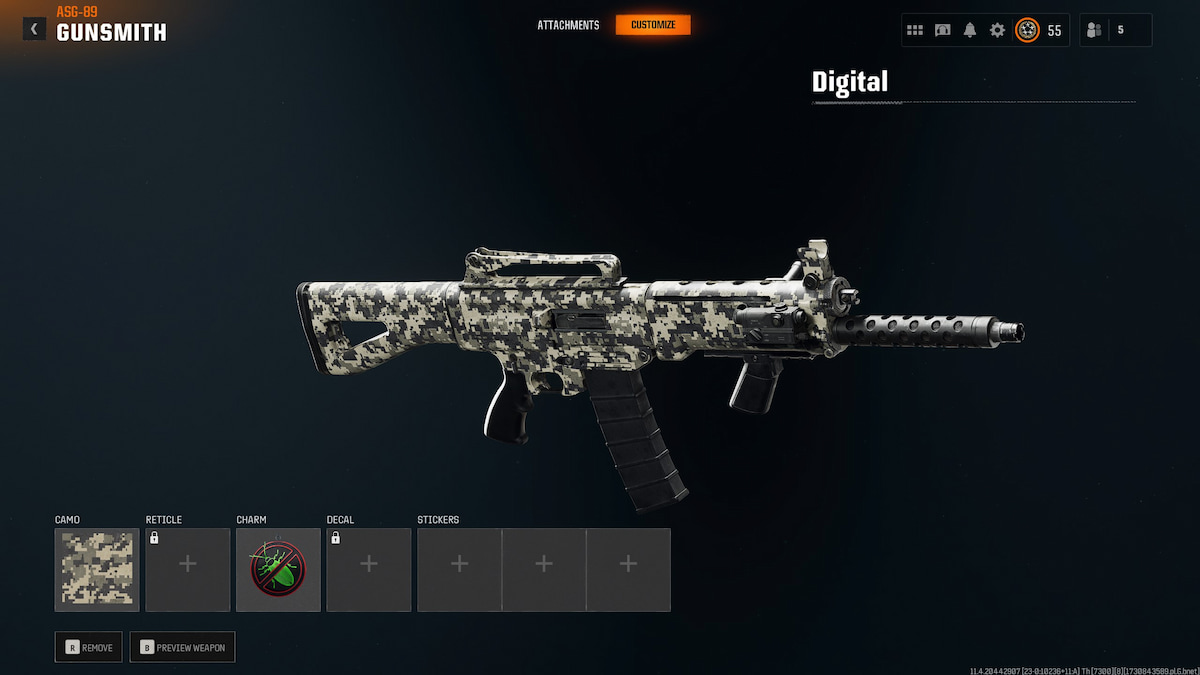1200x675 pixels.
Task: Click the Preview Weapon button
Action: click(x=182, y=647)
